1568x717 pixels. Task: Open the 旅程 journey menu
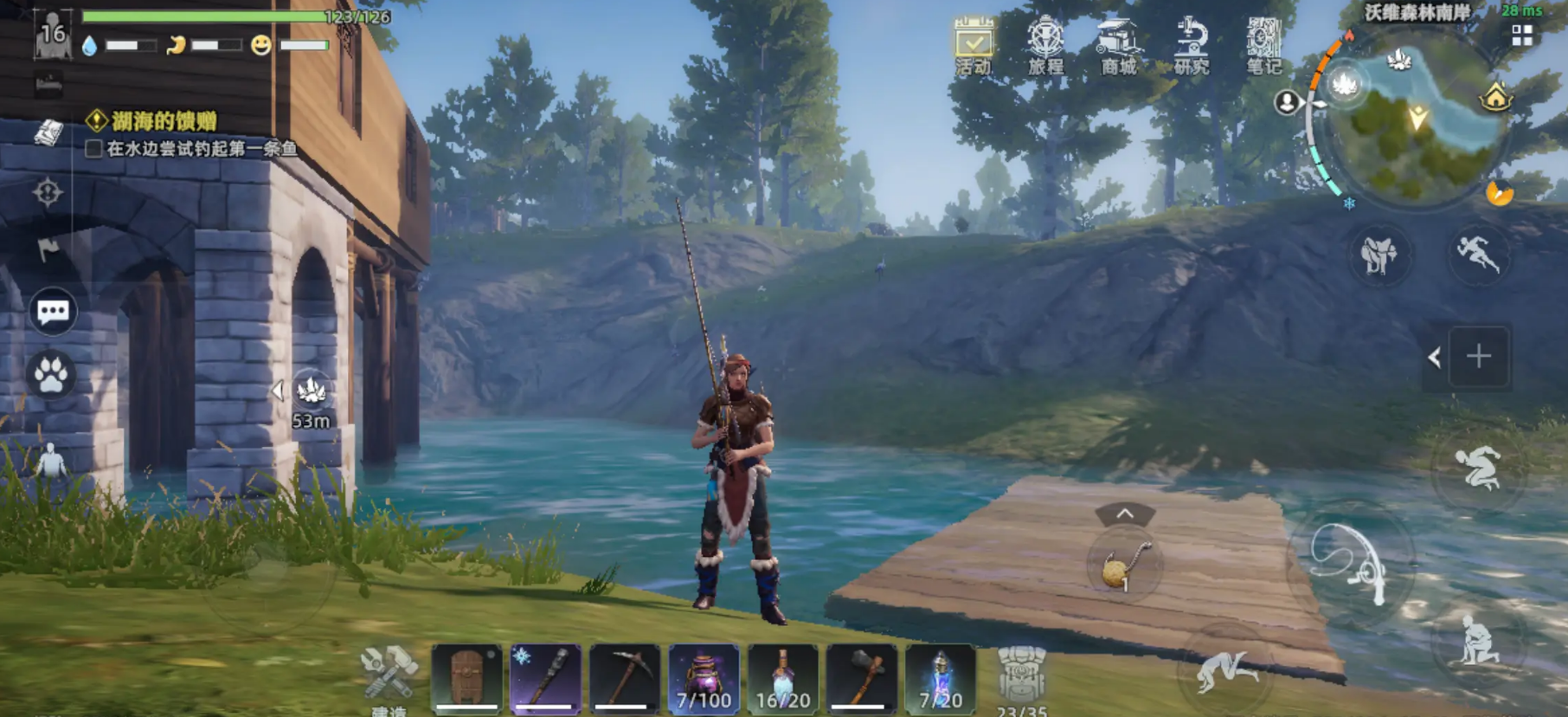coord(1045,43)
